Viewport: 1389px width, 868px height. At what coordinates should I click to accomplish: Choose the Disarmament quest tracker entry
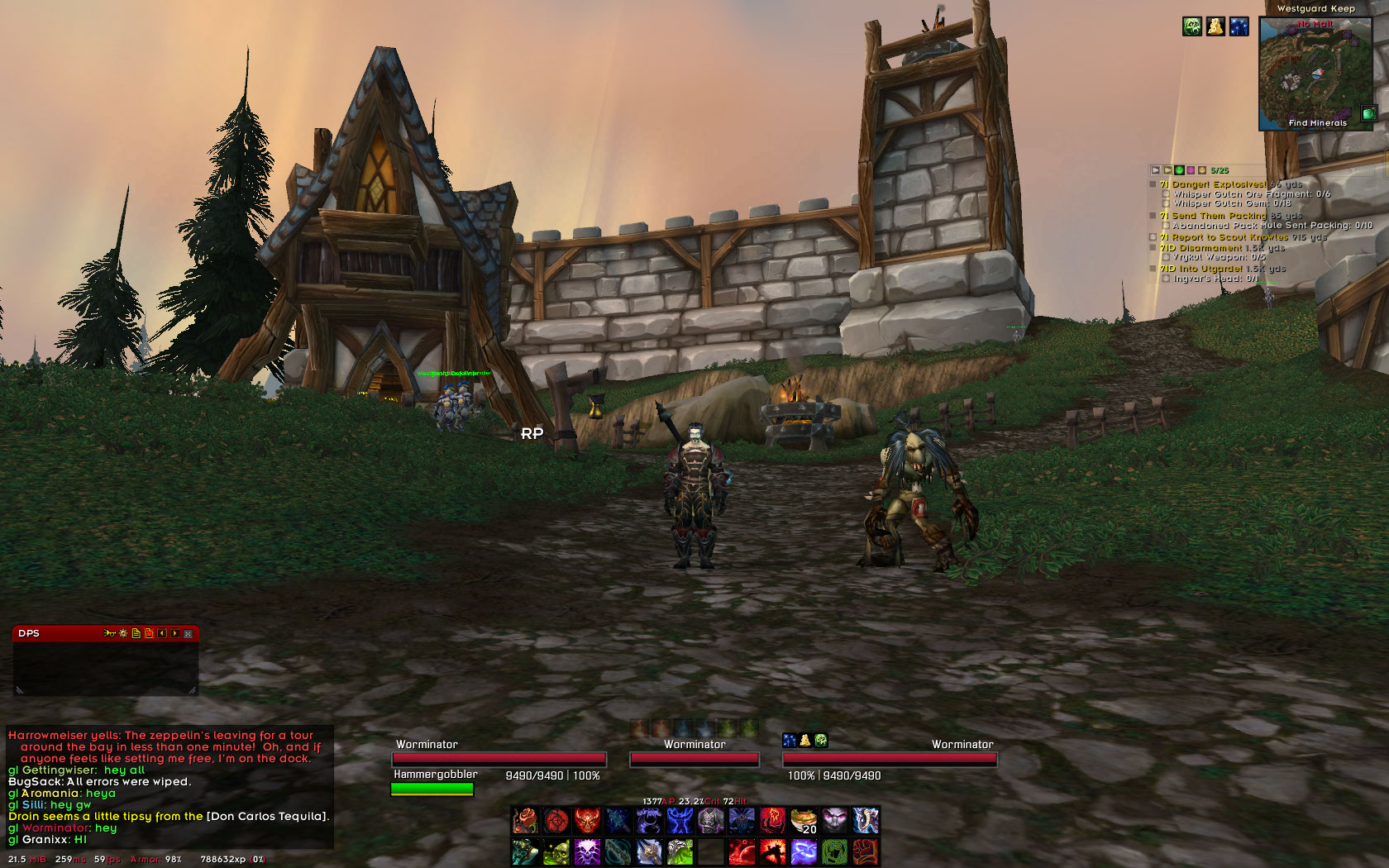tap(1210, 248)
